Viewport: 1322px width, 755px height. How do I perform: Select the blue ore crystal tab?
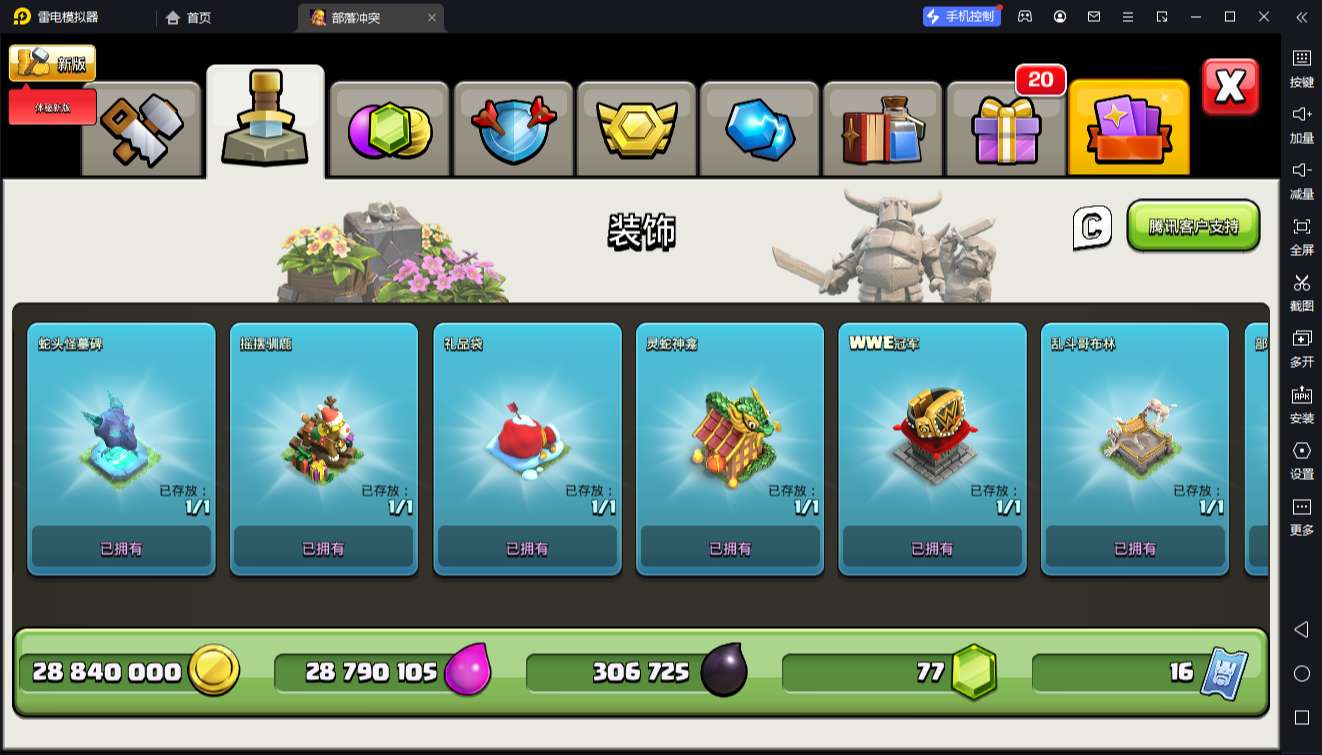click(x=760, y=130)
